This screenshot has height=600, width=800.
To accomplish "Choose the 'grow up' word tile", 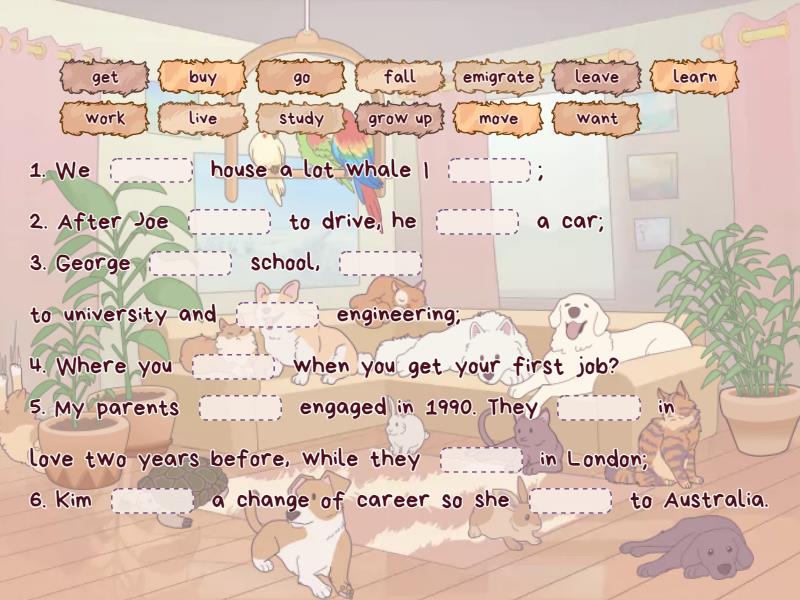I will (399, 118).
